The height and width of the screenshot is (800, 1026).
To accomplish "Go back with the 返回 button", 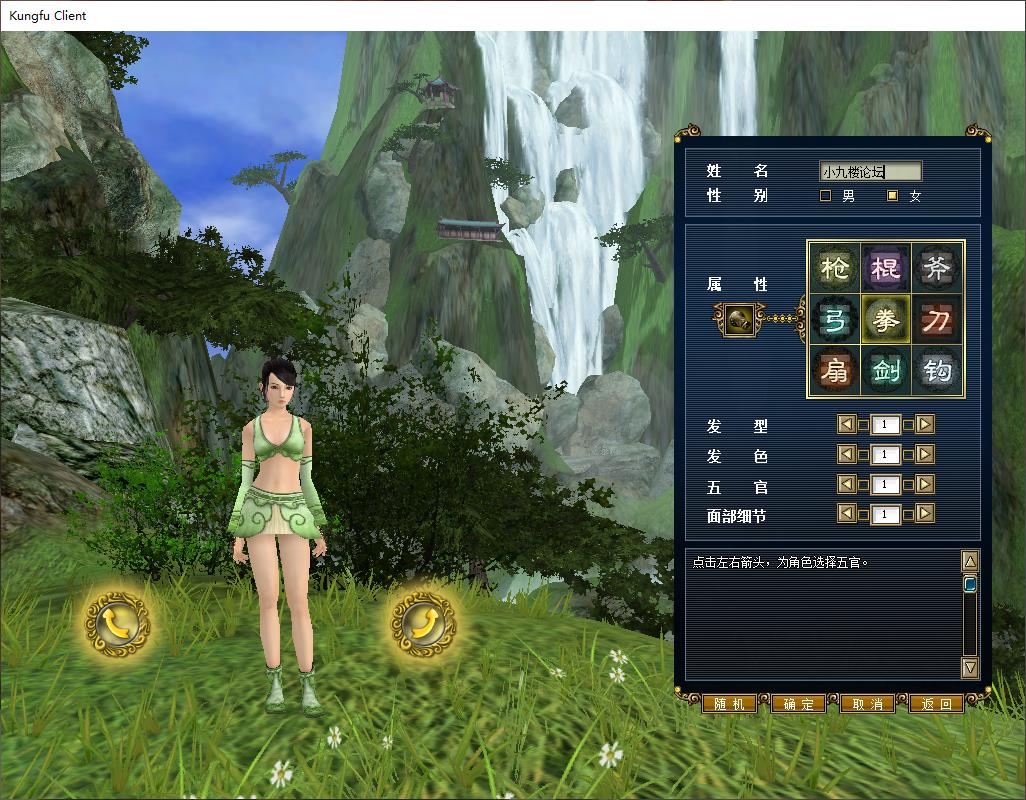I will [936, 704].
